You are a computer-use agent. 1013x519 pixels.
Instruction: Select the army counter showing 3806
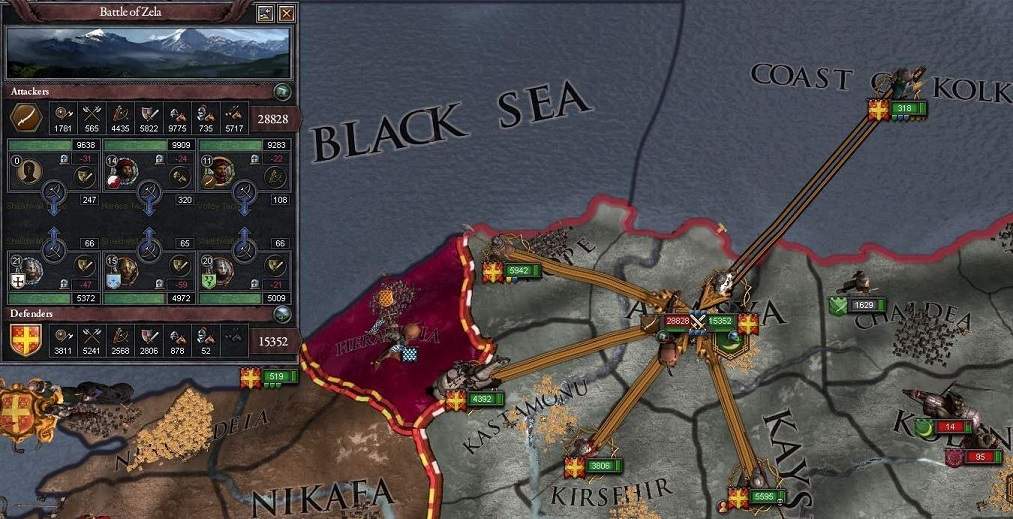pyautogui.click(x=601, y=465)
